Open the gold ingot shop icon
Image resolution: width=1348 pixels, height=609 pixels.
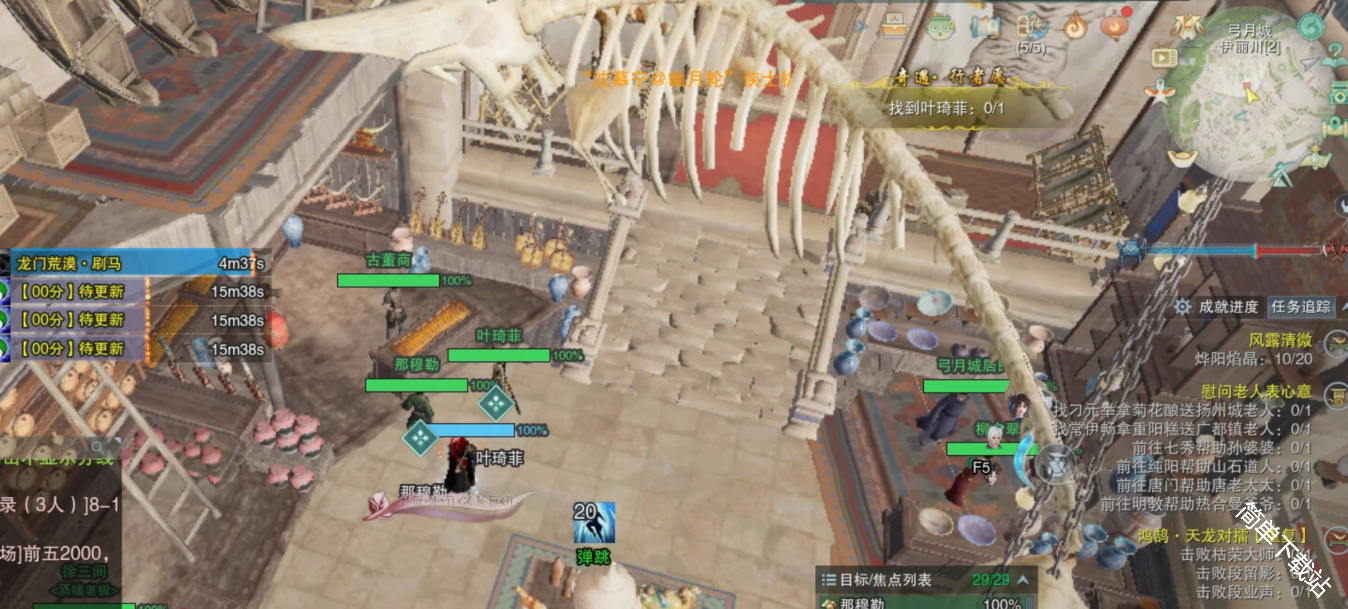pos(1184,158)
